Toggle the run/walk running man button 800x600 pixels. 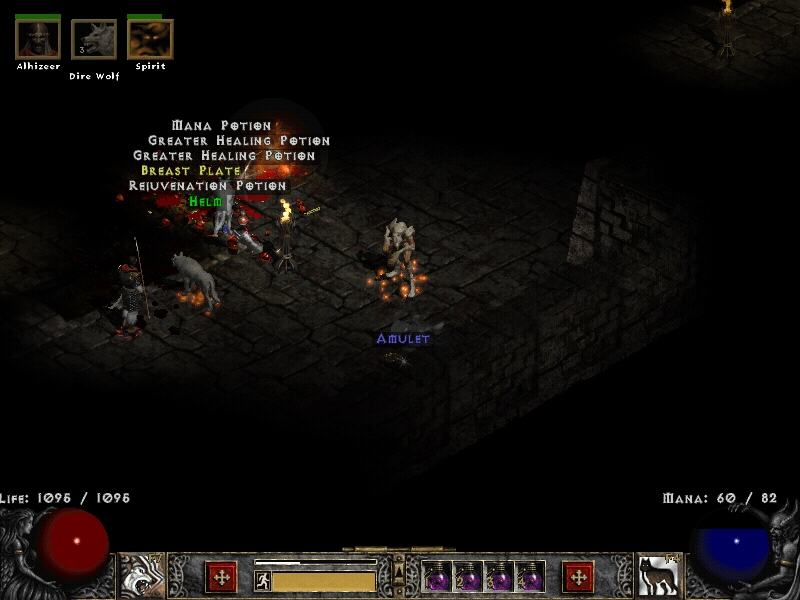(x=262, y=580)
